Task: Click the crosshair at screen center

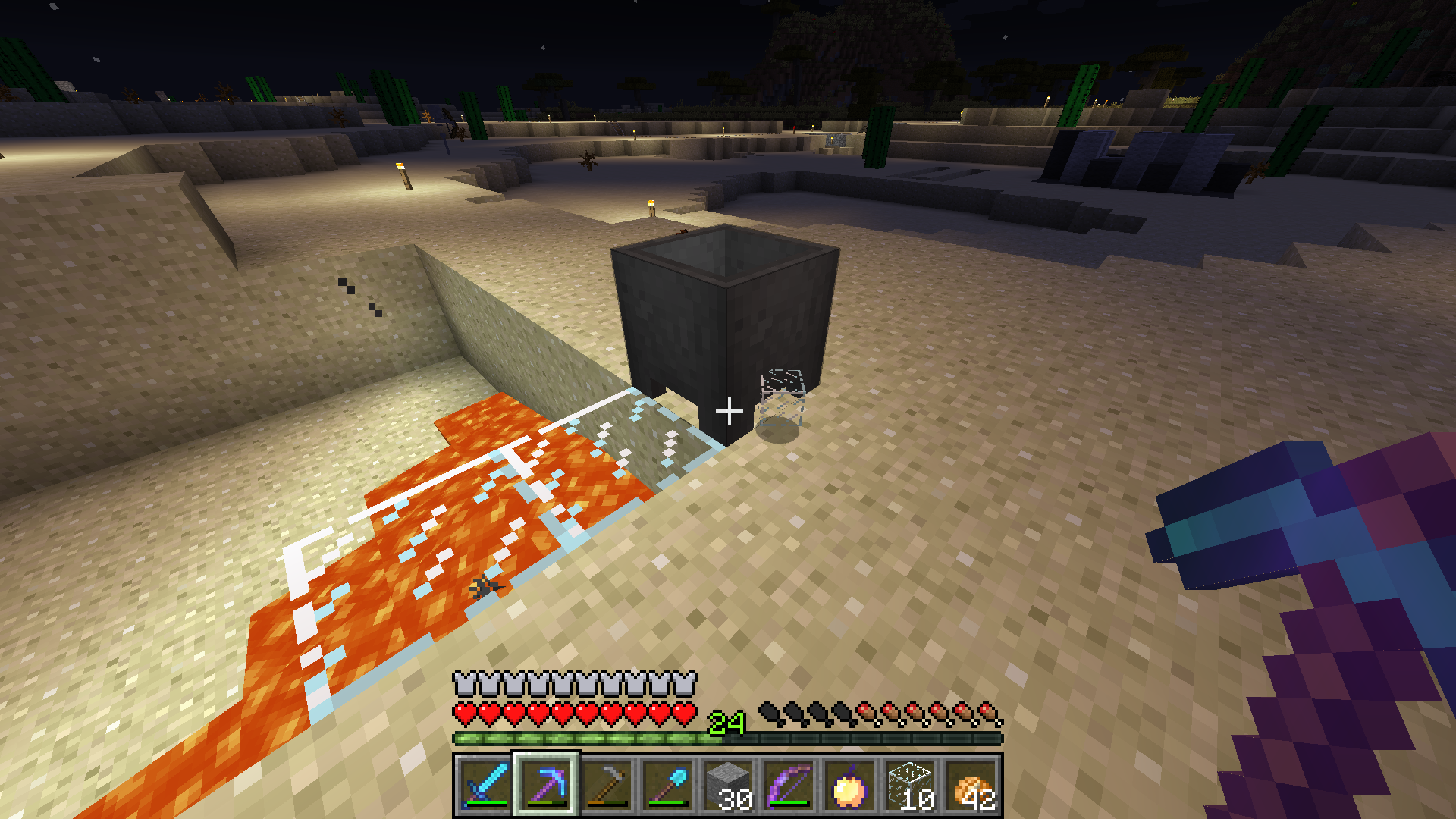Action: [728, 409]
